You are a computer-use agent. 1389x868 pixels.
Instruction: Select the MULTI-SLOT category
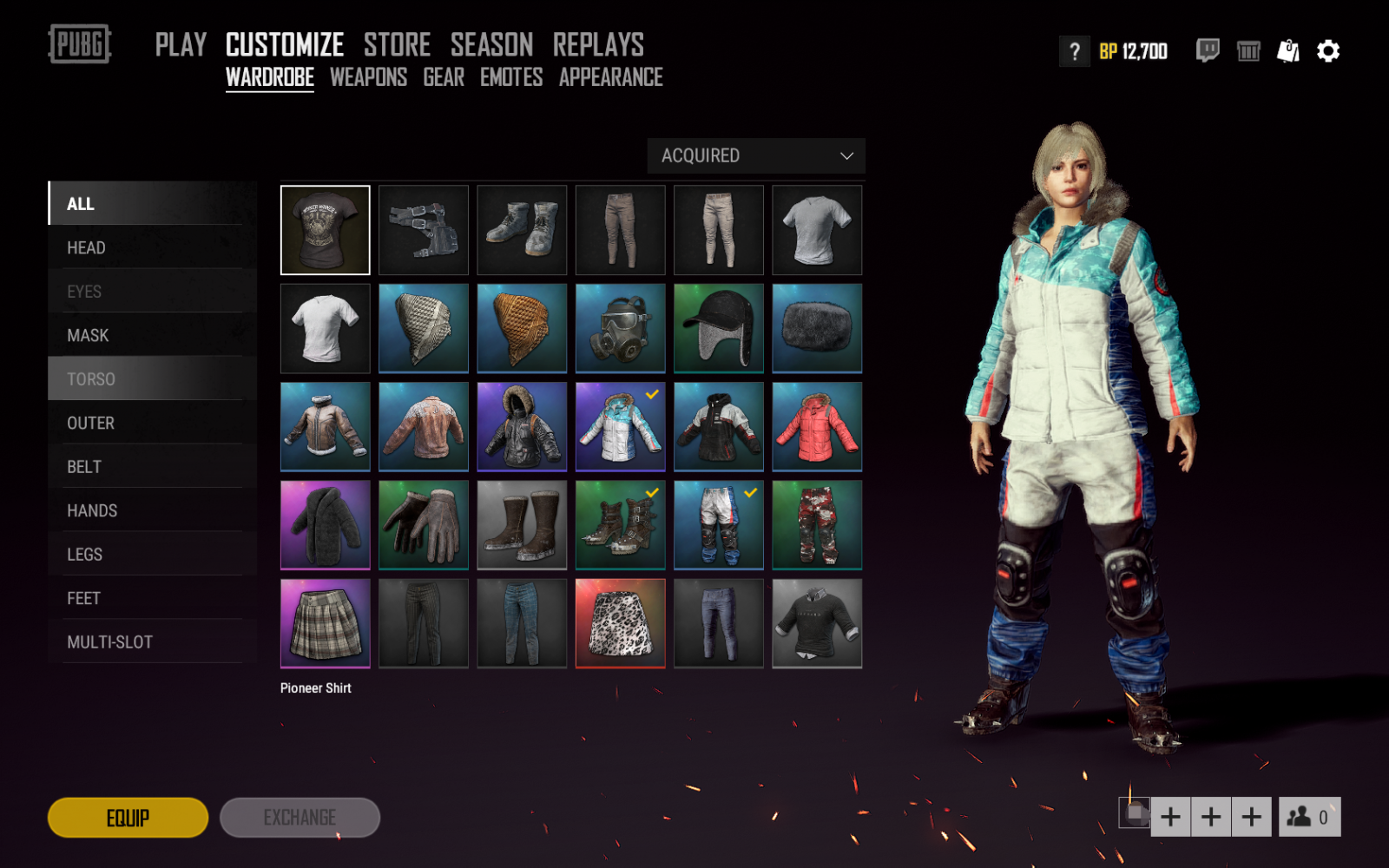[110, 642]
